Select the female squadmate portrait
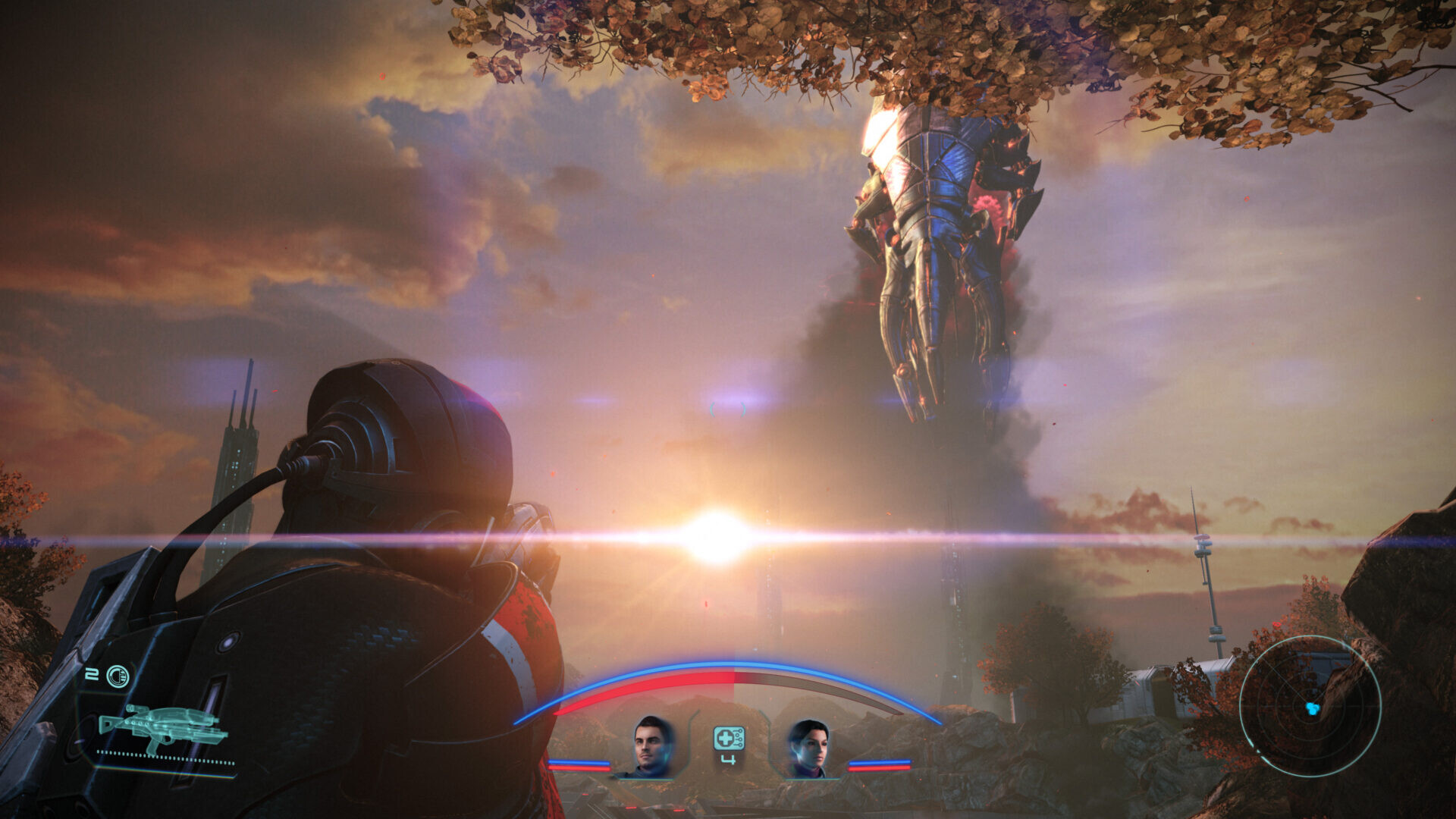 tap(808, 748)
